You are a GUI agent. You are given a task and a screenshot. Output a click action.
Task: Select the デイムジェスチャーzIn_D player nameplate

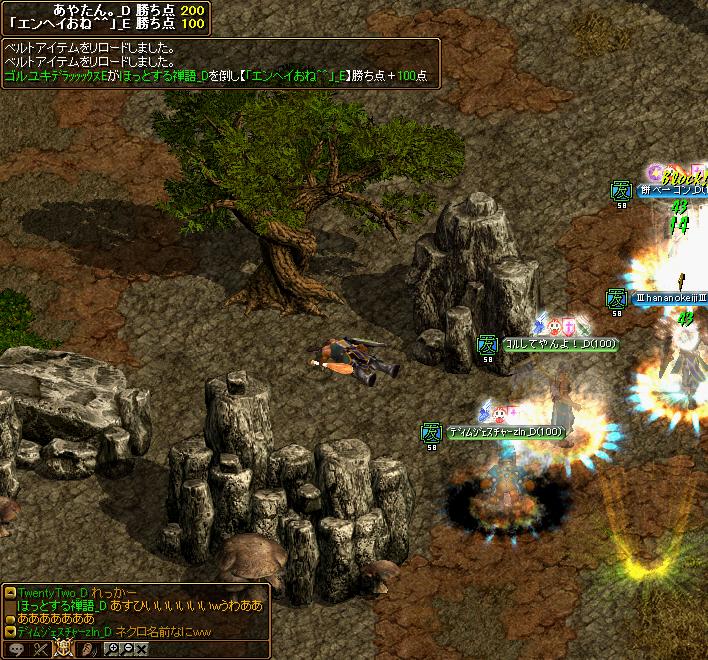click(x=505, y=432)
